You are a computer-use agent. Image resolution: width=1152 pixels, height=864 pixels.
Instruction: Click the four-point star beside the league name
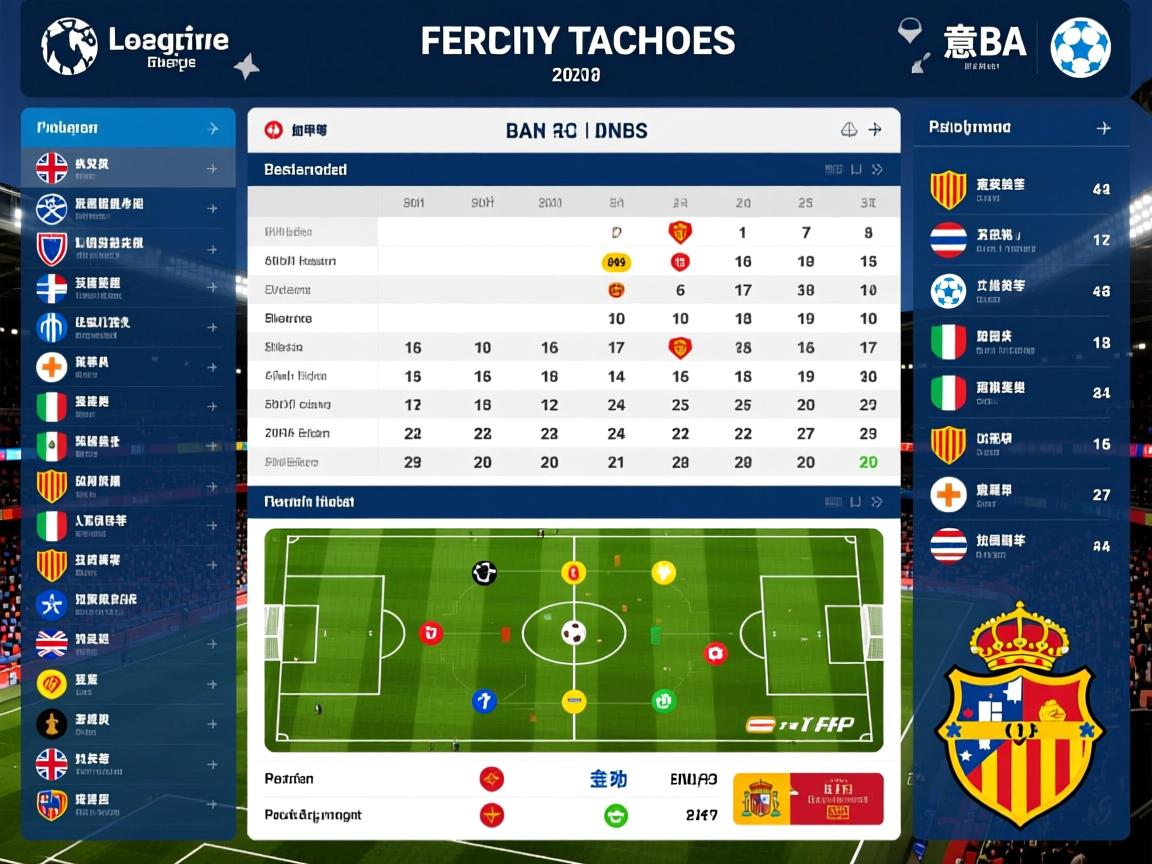[x=246, y=67]
